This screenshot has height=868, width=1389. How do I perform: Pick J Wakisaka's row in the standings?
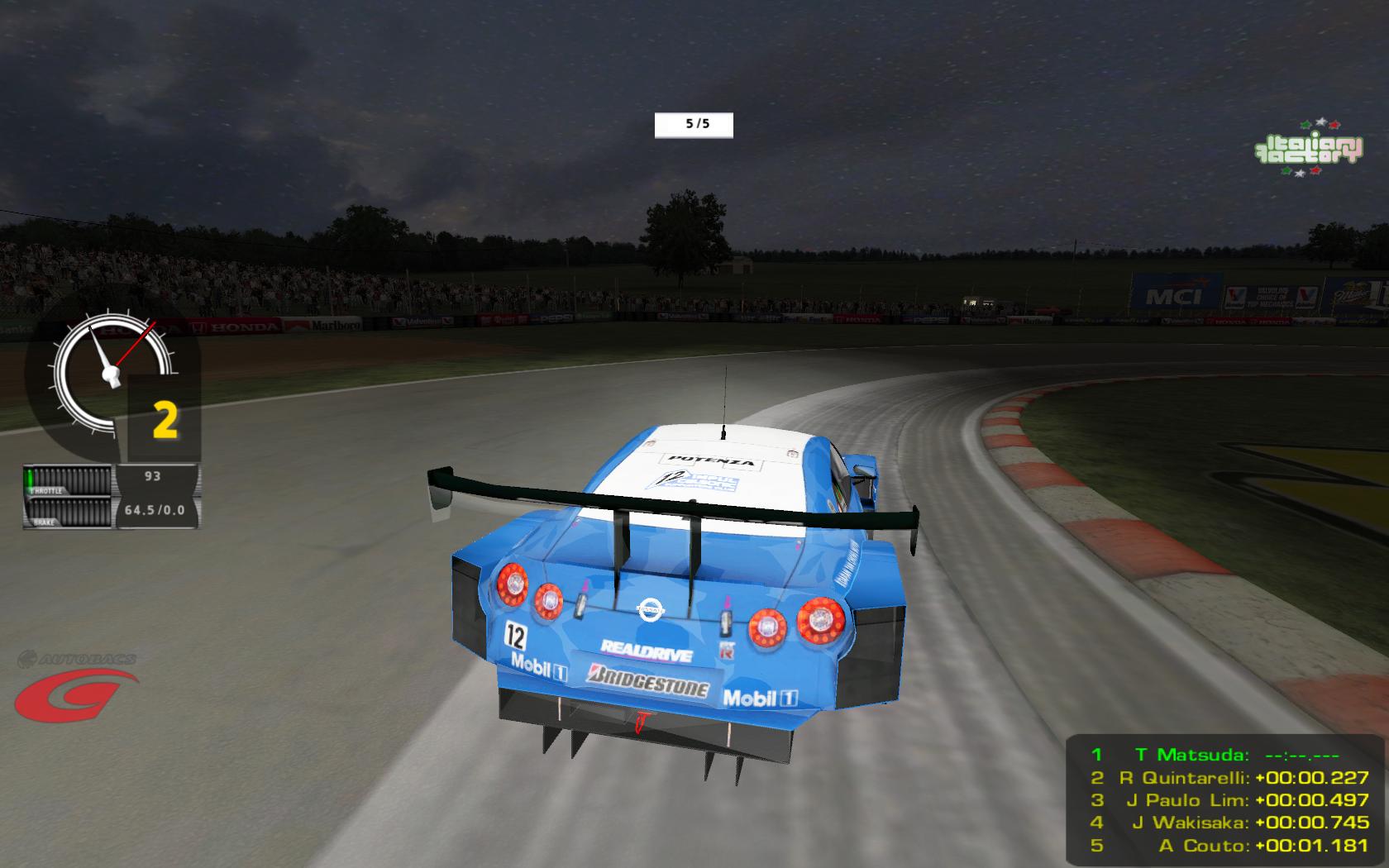(x=1229, y=823)
